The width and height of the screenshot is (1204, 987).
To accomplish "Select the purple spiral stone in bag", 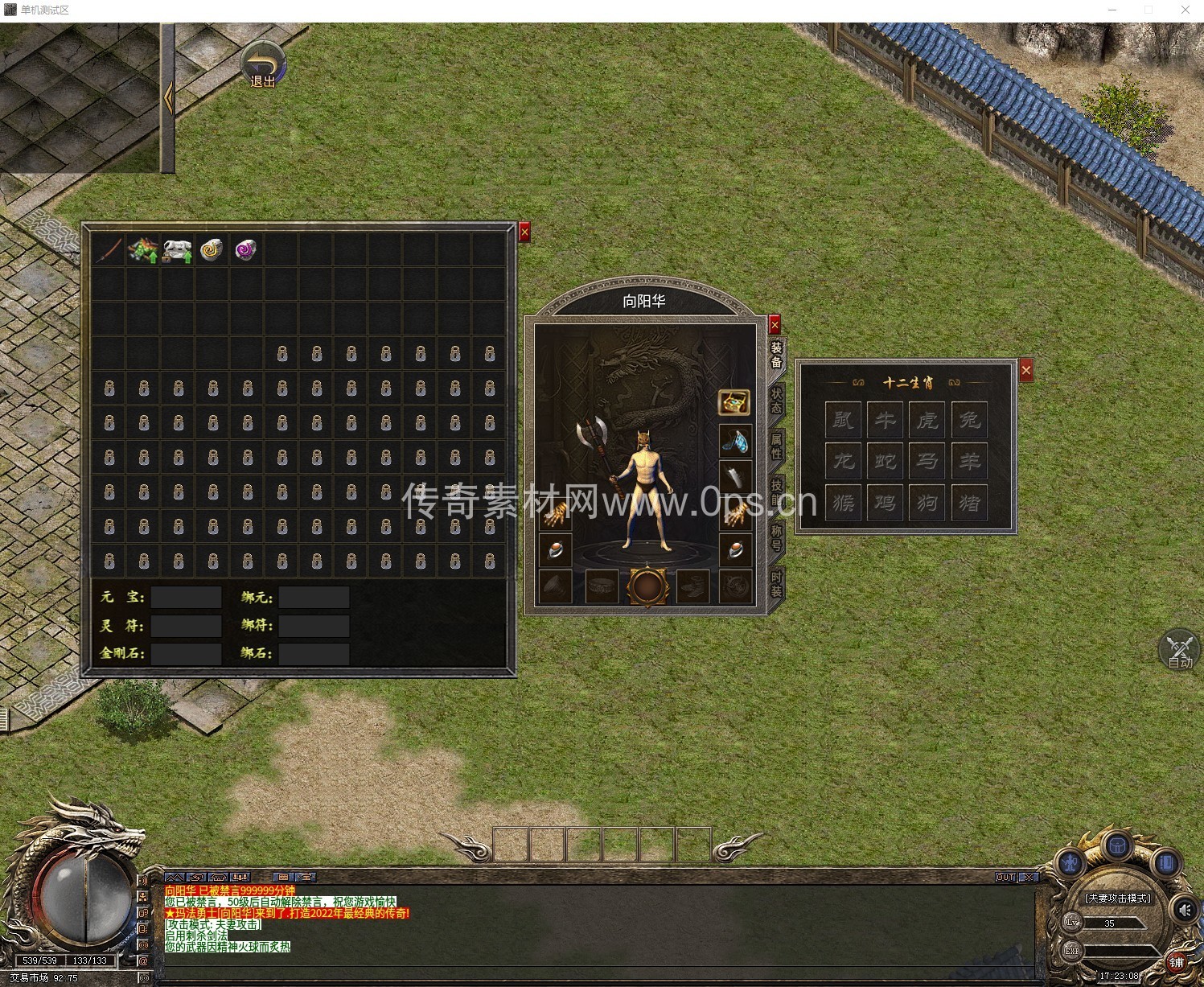I will point(246,250).
